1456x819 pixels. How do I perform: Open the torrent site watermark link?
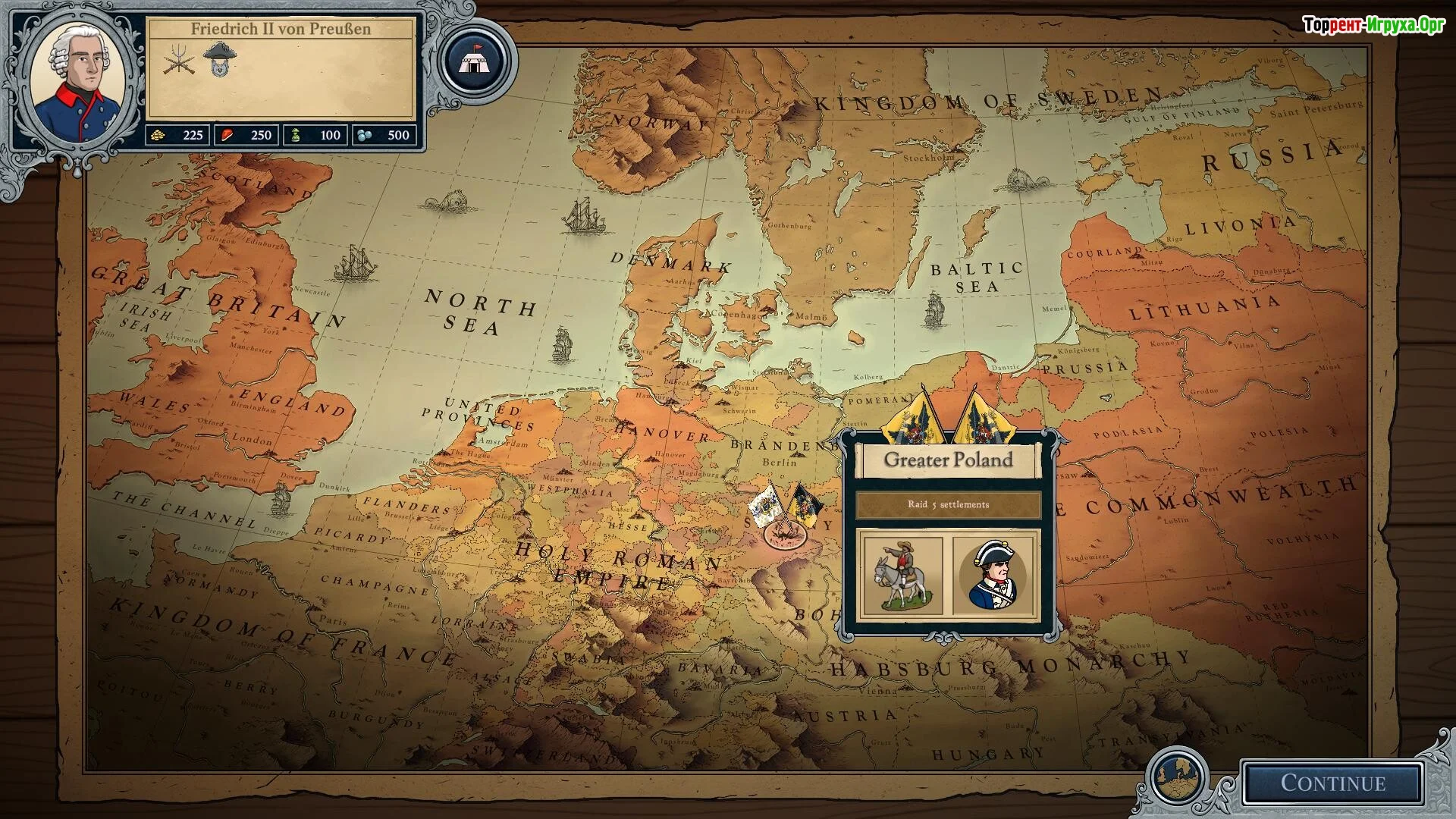point(1373,25)
